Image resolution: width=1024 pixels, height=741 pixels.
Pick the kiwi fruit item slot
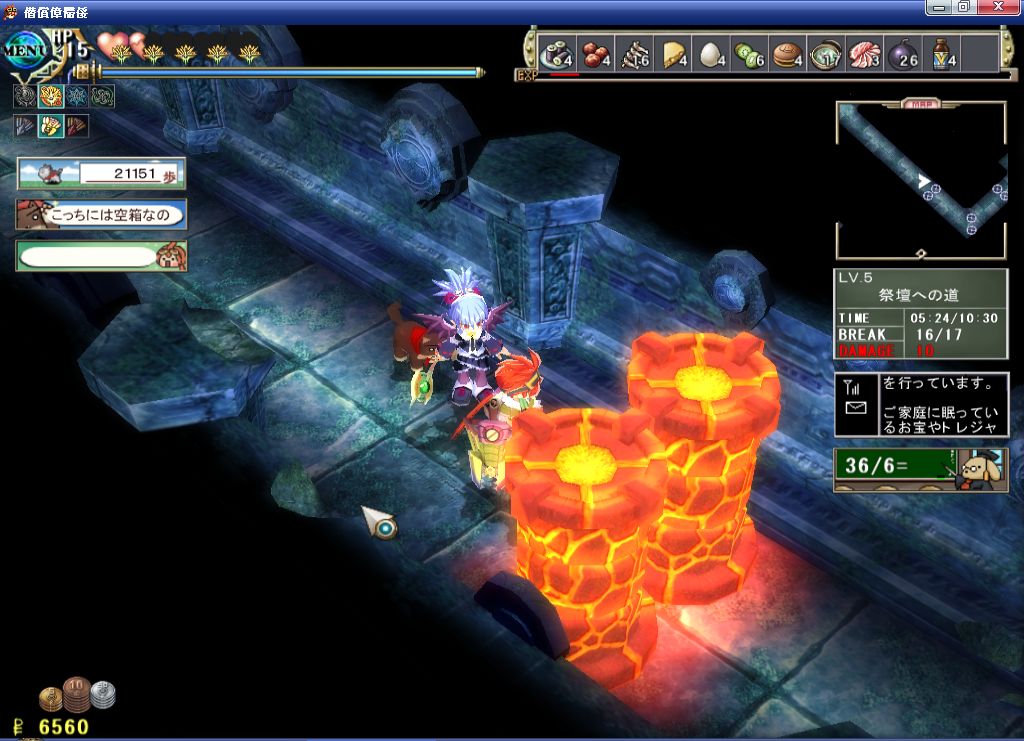tap(750, 54)
